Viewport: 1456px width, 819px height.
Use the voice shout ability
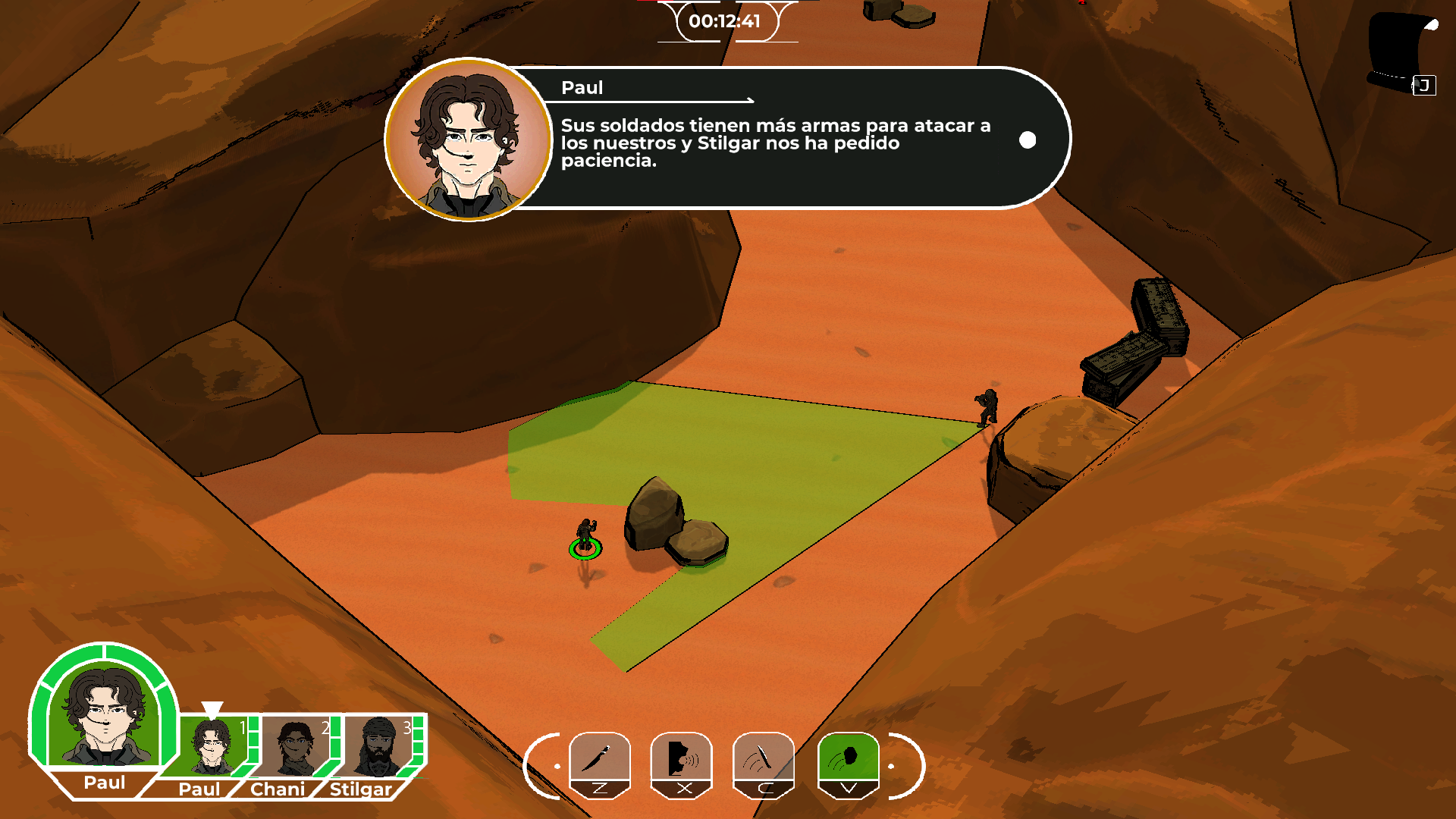[681, 758]
